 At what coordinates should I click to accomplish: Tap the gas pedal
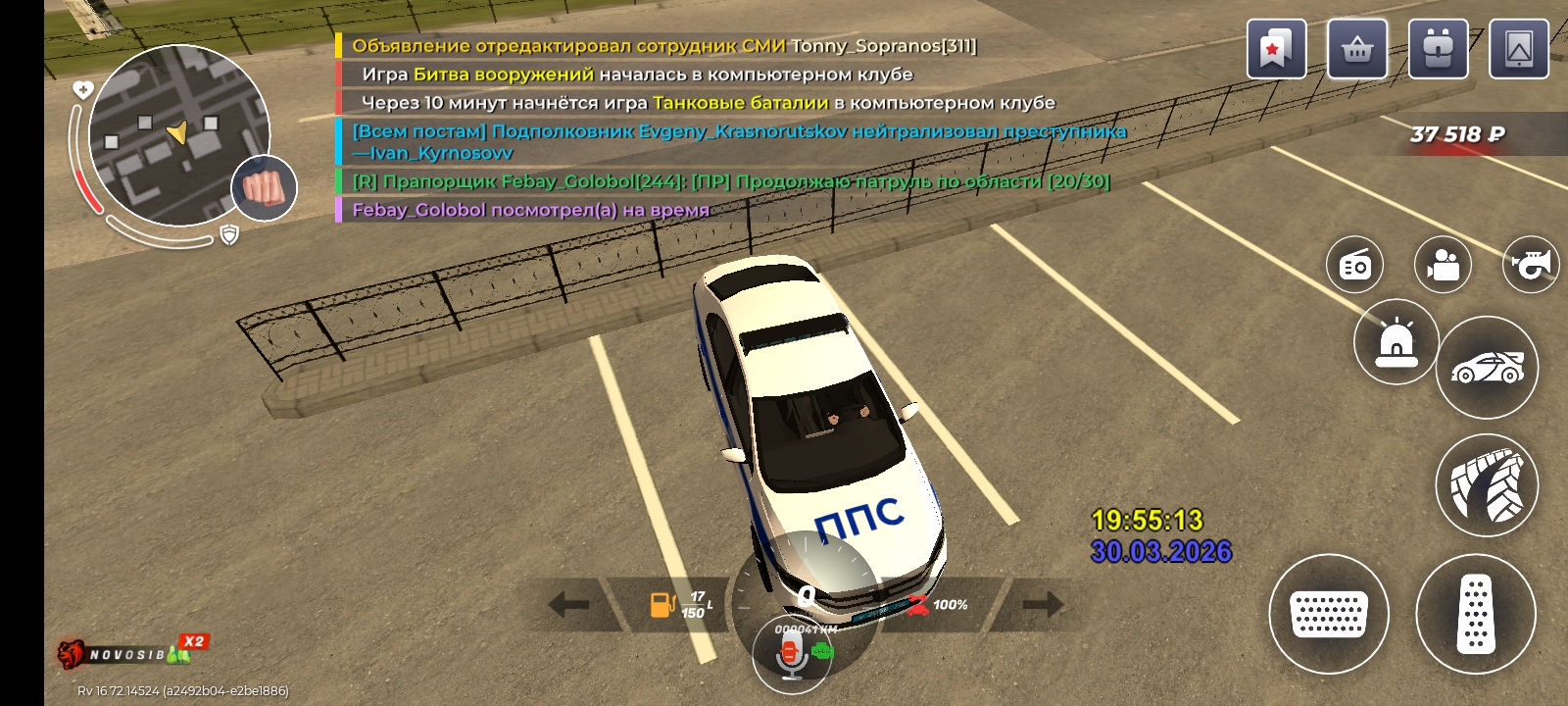(1475, 614)
